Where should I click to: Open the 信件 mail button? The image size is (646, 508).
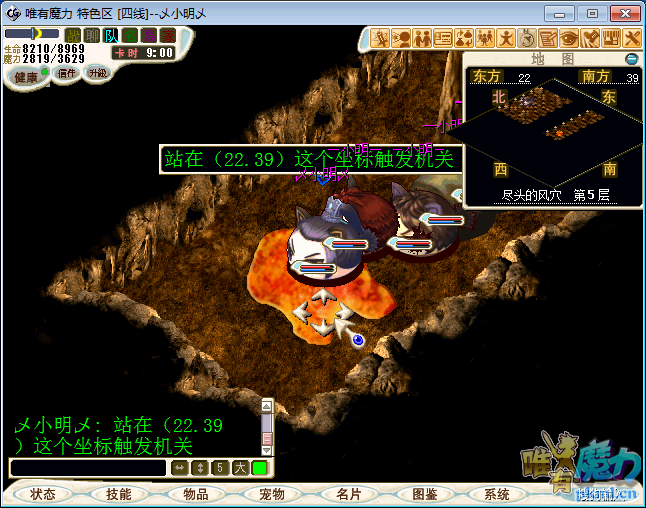click(68, 73)
